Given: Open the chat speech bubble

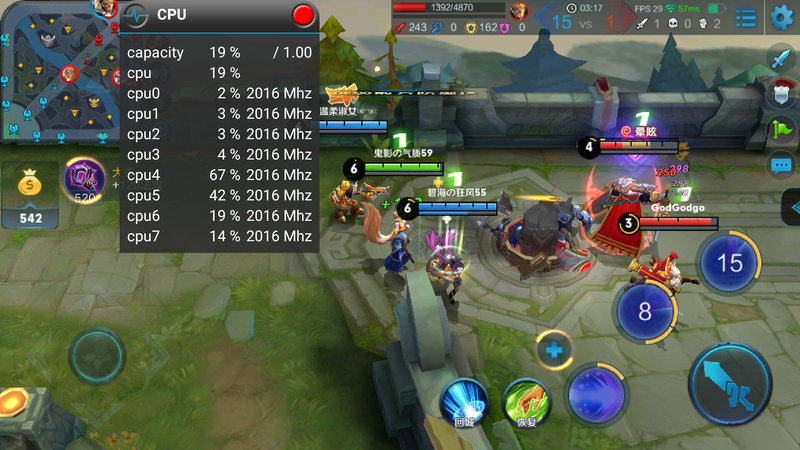Looking at the screenshot, I should coord(782,165).
